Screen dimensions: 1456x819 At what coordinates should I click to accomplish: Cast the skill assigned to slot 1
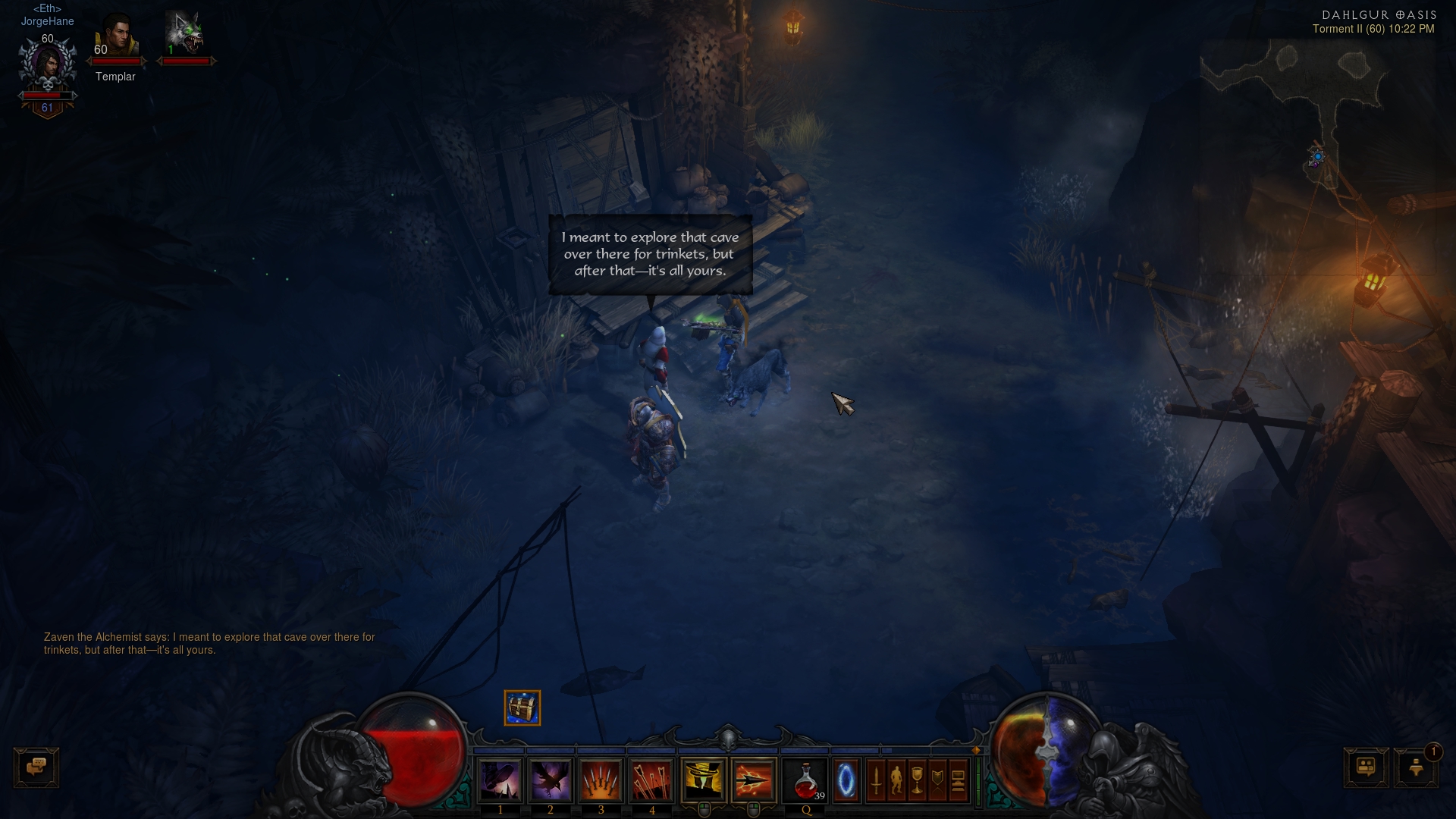click(x=500, y=780)
